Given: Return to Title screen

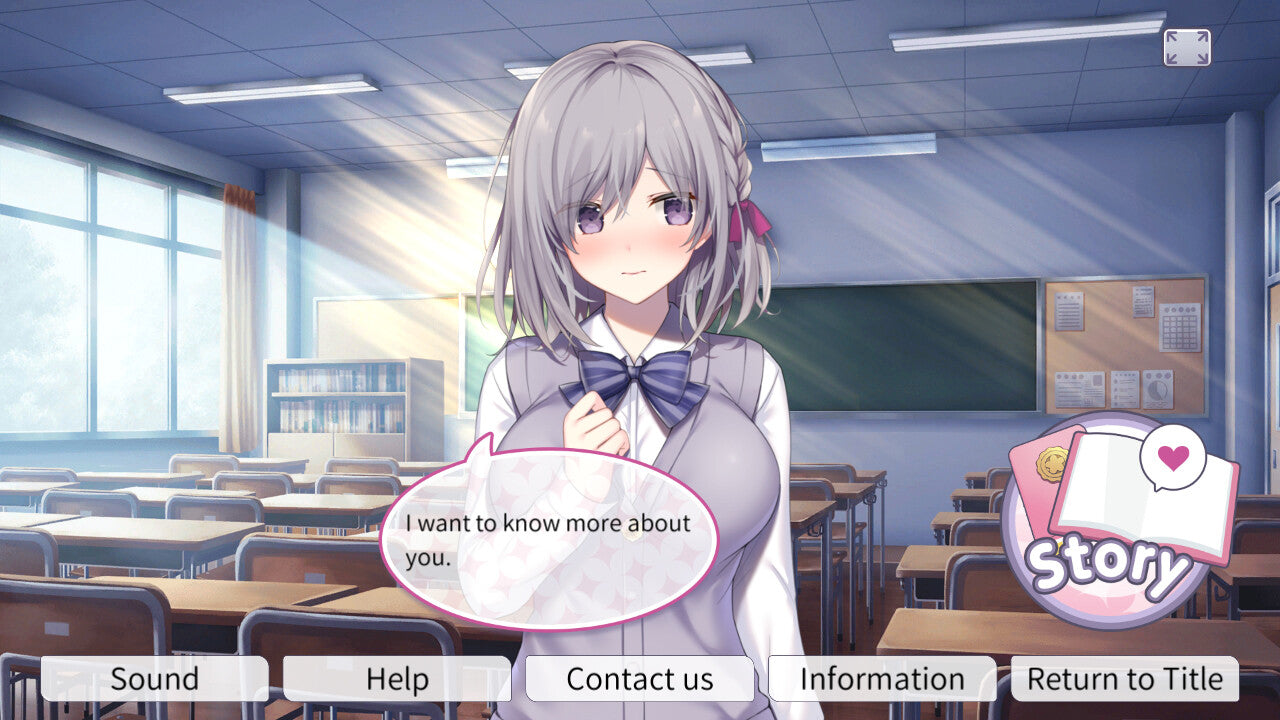Looking at the screenshot, I should pyautogui.click(x=1125, y=679).
